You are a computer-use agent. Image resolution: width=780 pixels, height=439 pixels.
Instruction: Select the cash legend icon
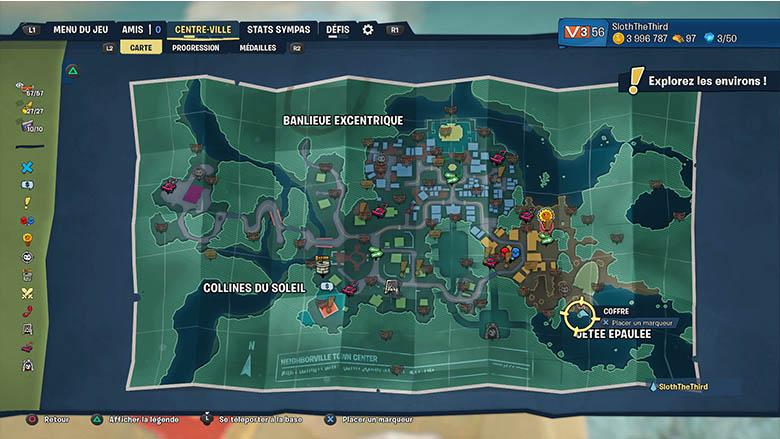coord(27,185)
